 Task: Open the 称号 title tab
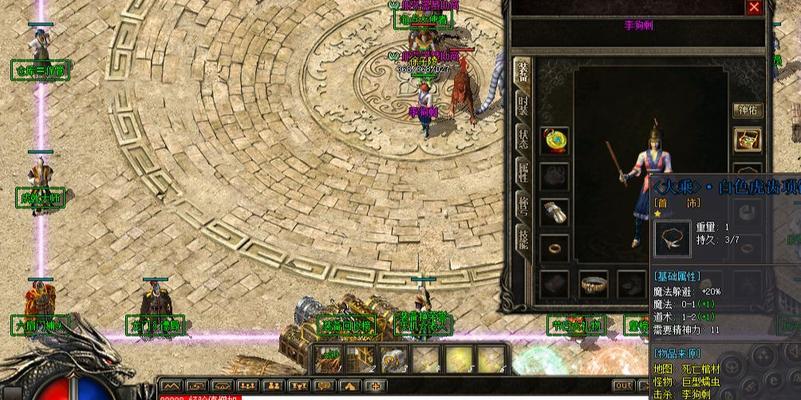click(522, 205)
